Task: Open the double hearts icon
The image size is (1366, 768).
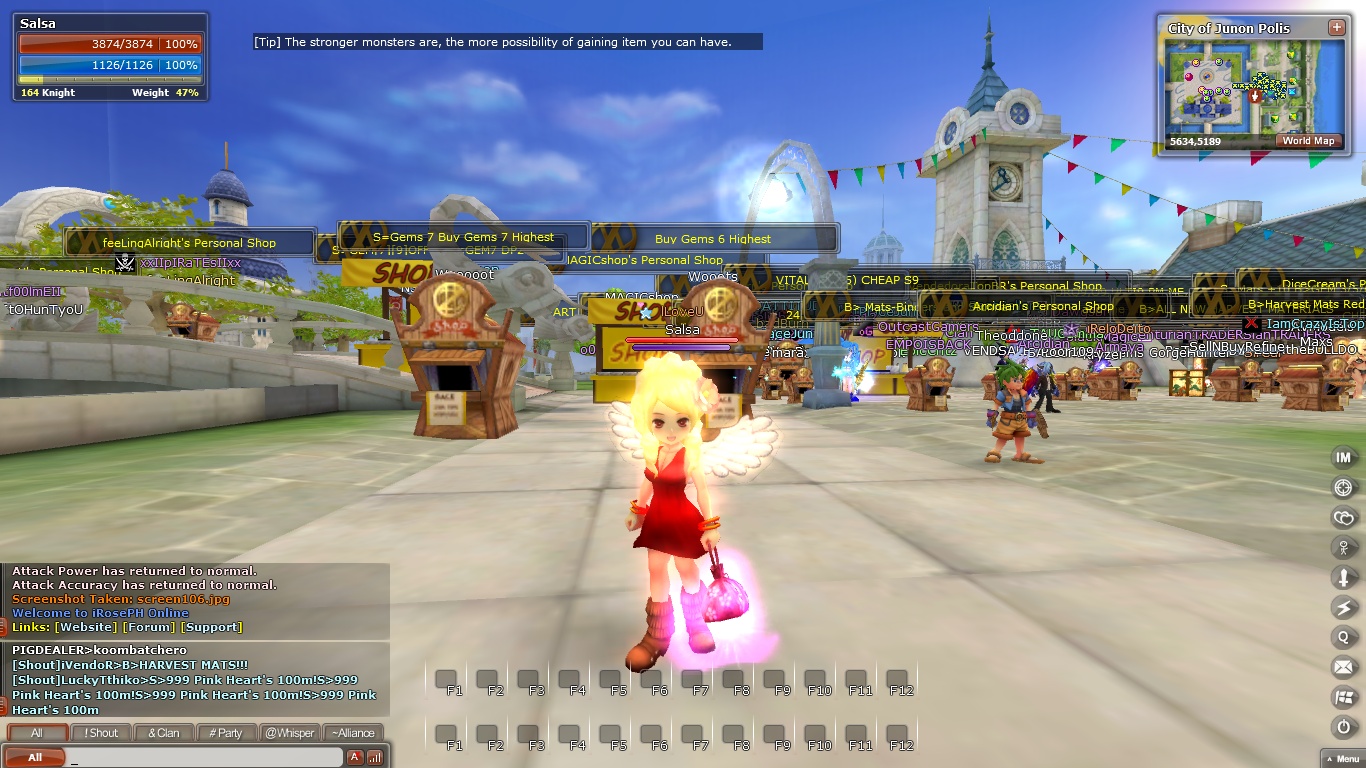Action: point(1343,517)
